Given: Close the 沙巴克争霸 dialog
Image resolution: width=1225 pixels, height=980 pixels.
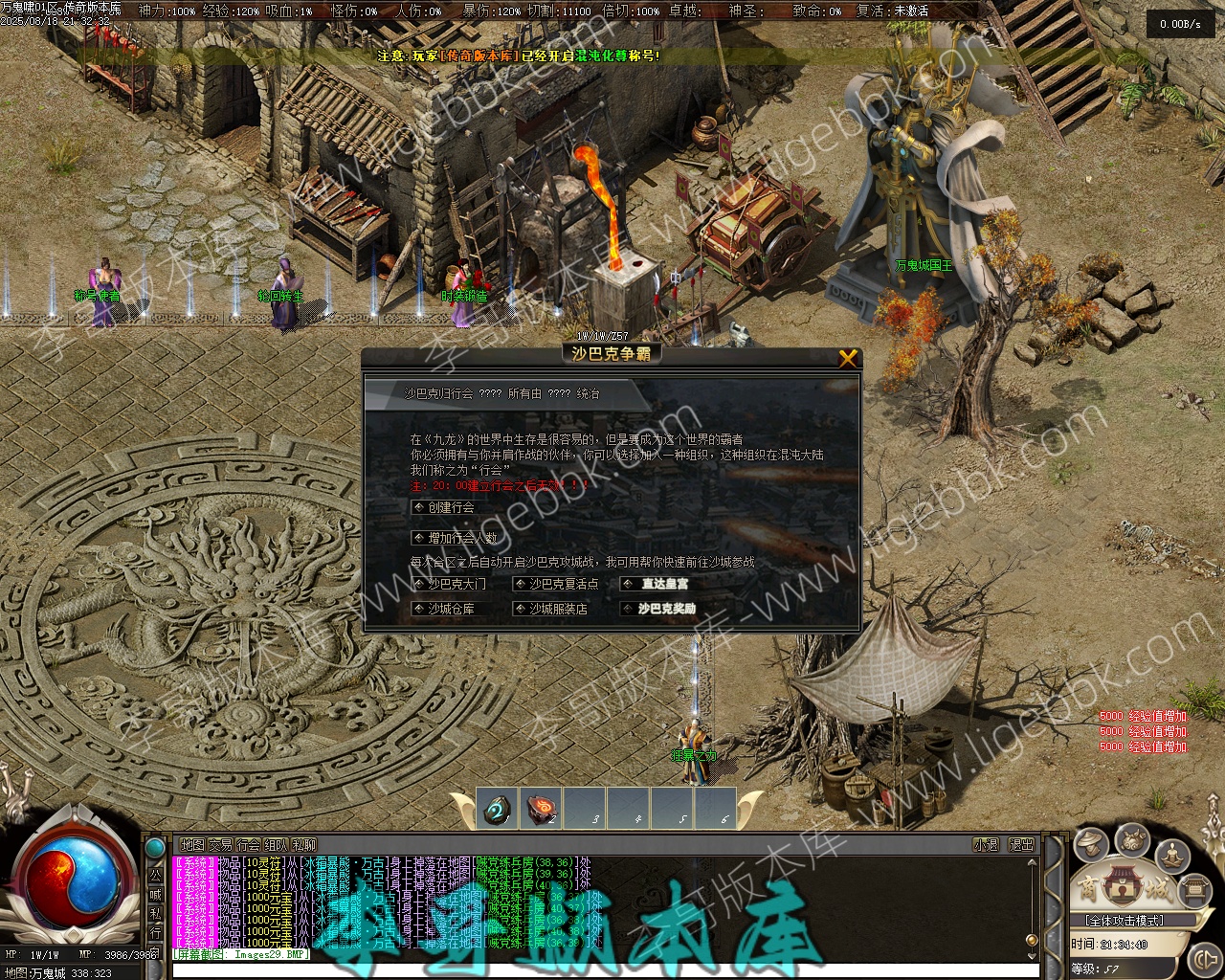Looking at the screenshot, I should [847, 358].
